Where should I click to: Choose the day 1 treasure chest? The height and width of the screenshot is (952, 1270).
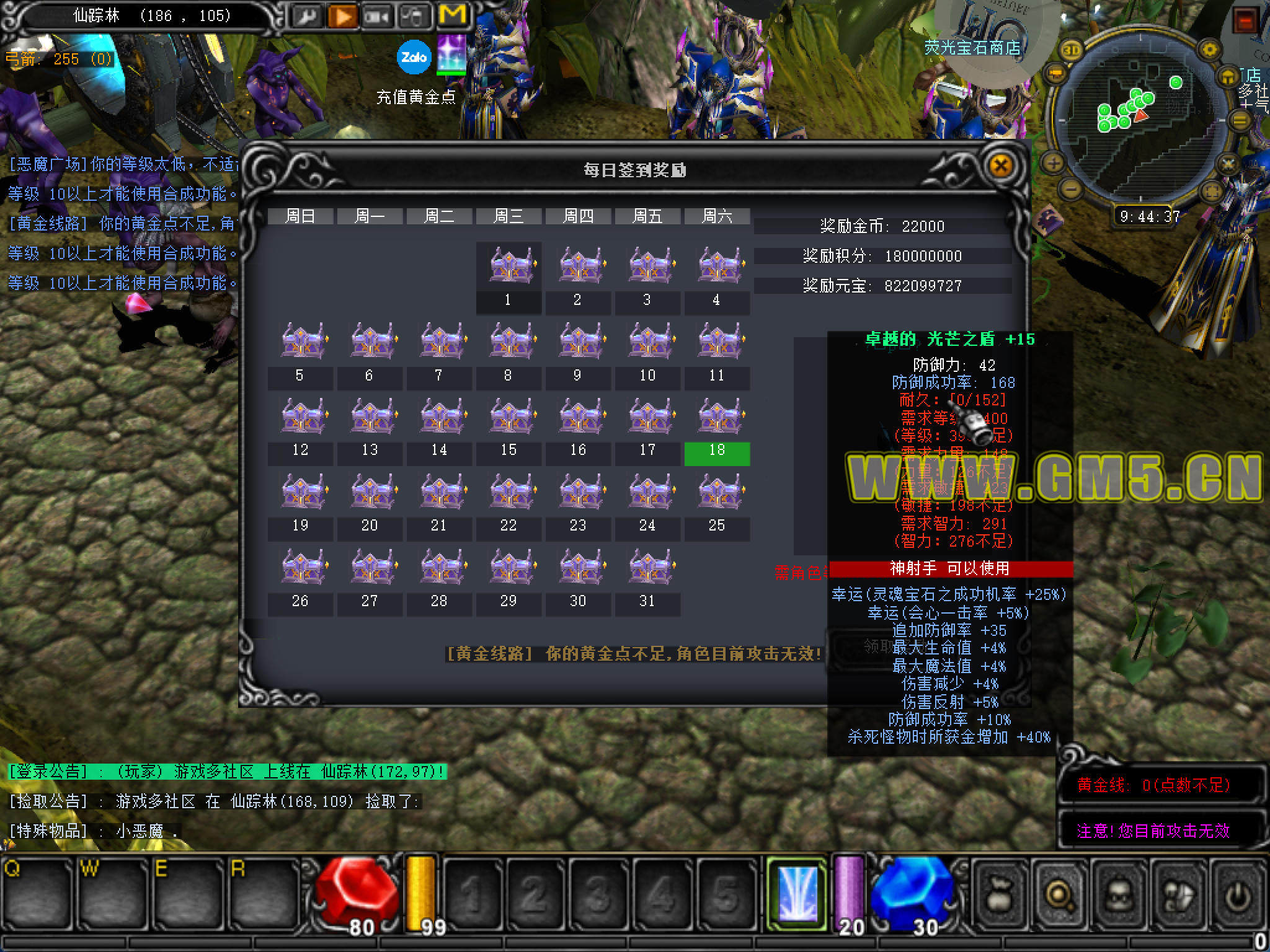(x=509, y=265)
